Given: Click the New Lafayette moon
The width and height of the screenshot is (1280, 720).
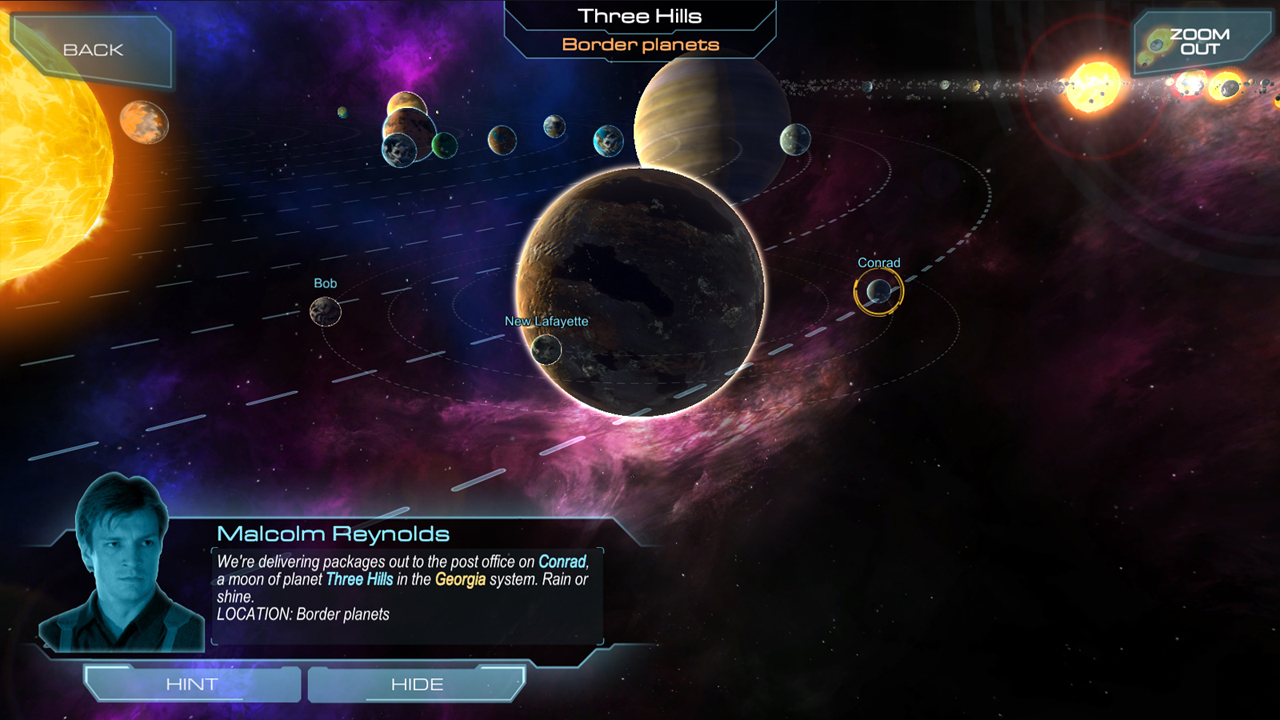Looking at the screenshot, I should pos(546,349).
